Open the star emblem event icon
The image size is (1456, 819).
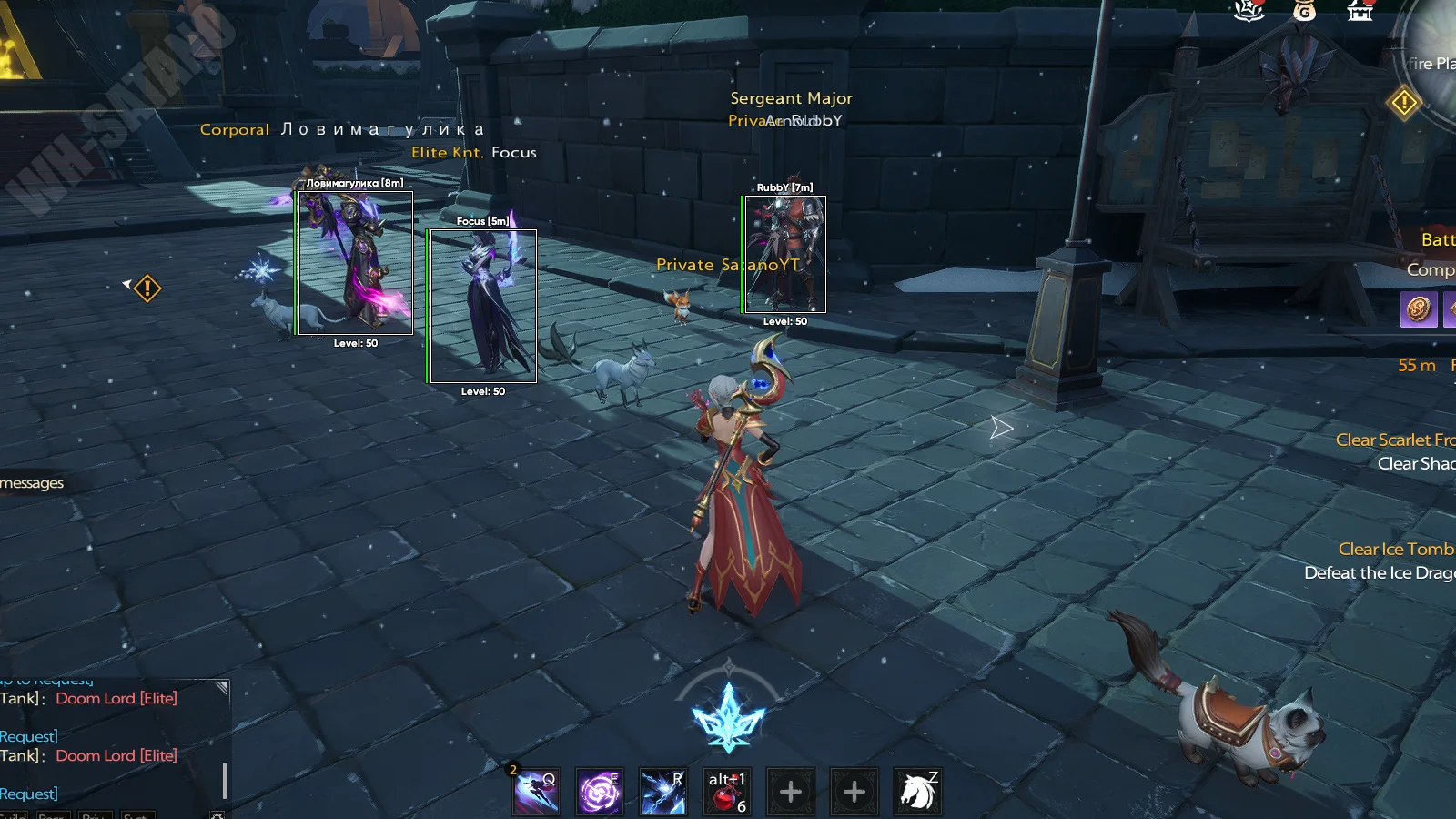pyautogui.click(x=1249, y=10)
